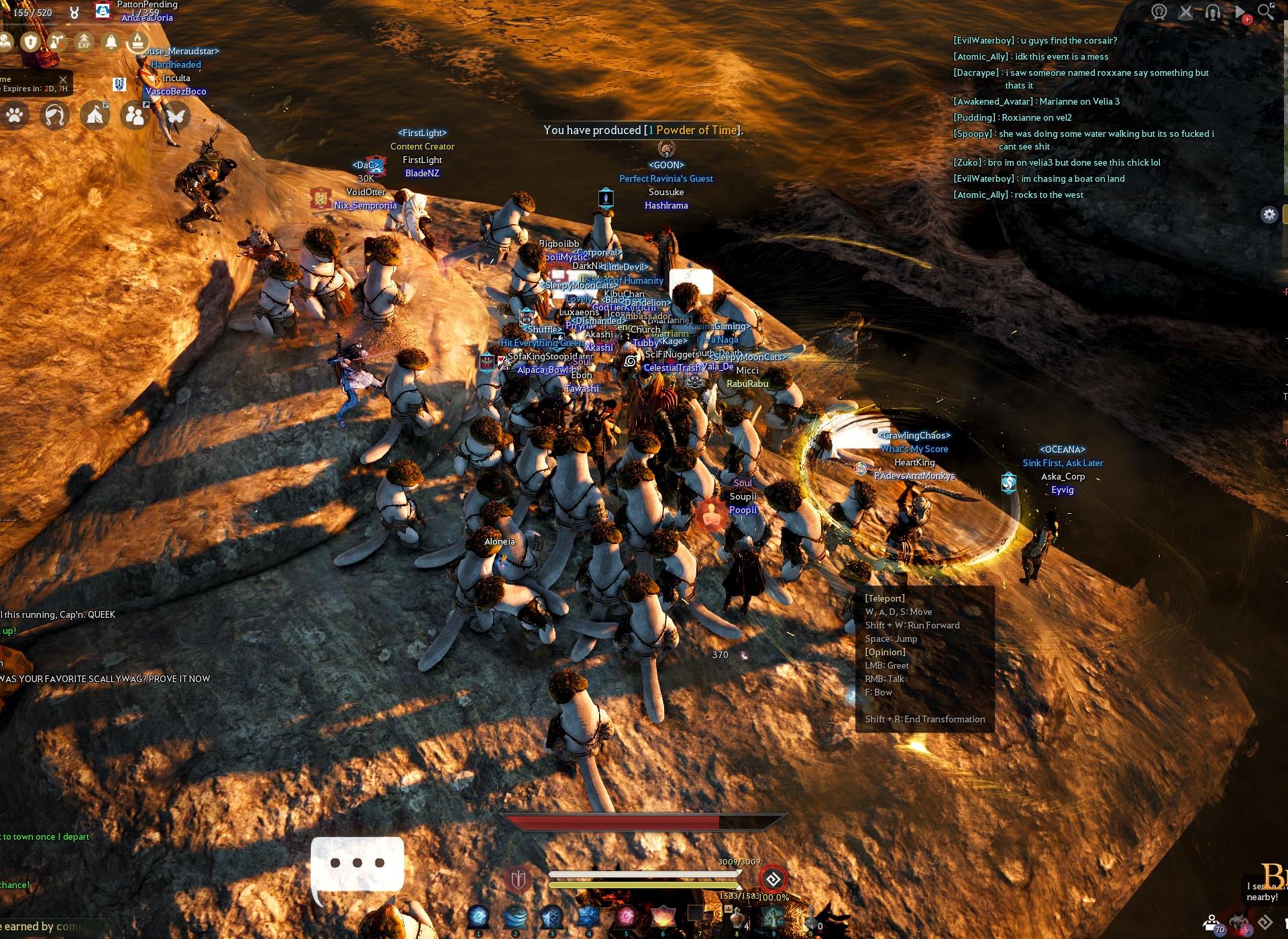The width and height of the screenshot is (1288, 939).
Task: Open the beauty salon hair icon
Action: coord(54,117)
